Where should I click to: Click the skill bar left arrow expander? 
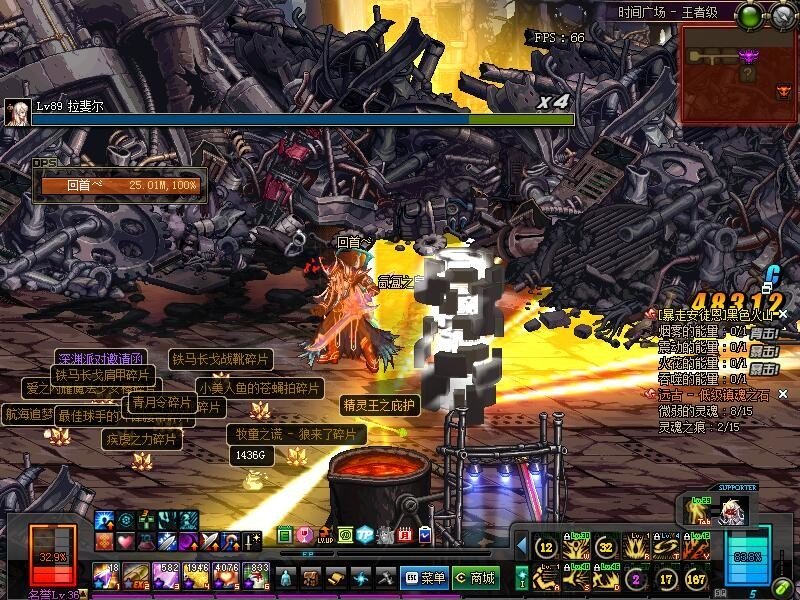[521, 546]
